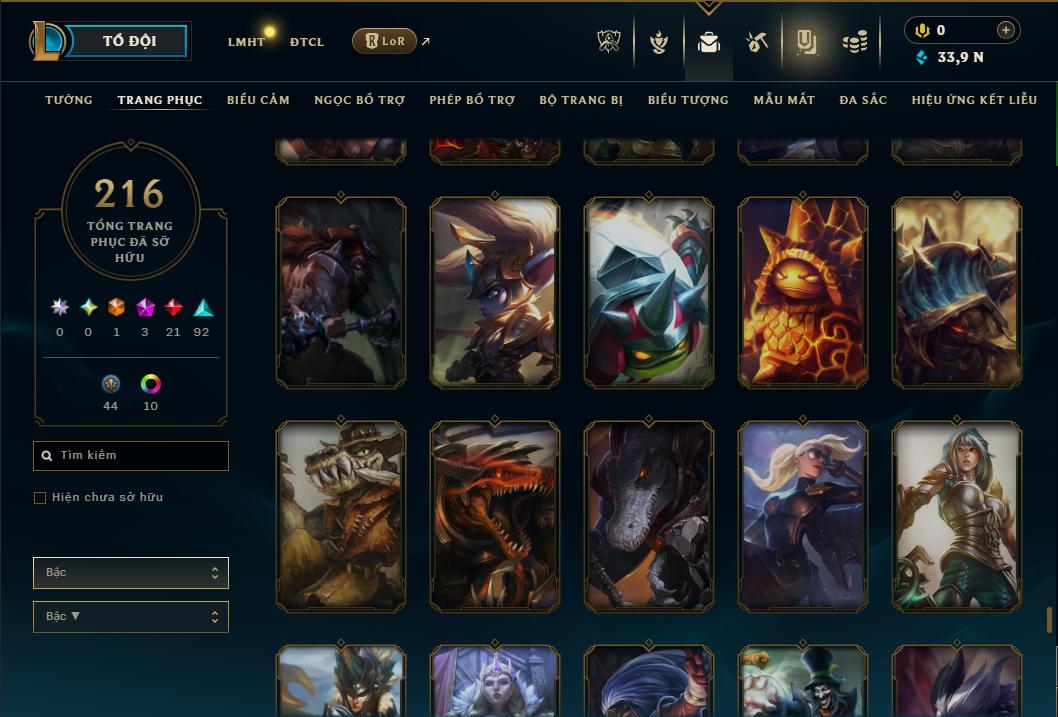Viewport: 1058px width, 717px height.
Task: Select the blonde ponytail Riven skin with sunglasses
Action: coord(803,516)
